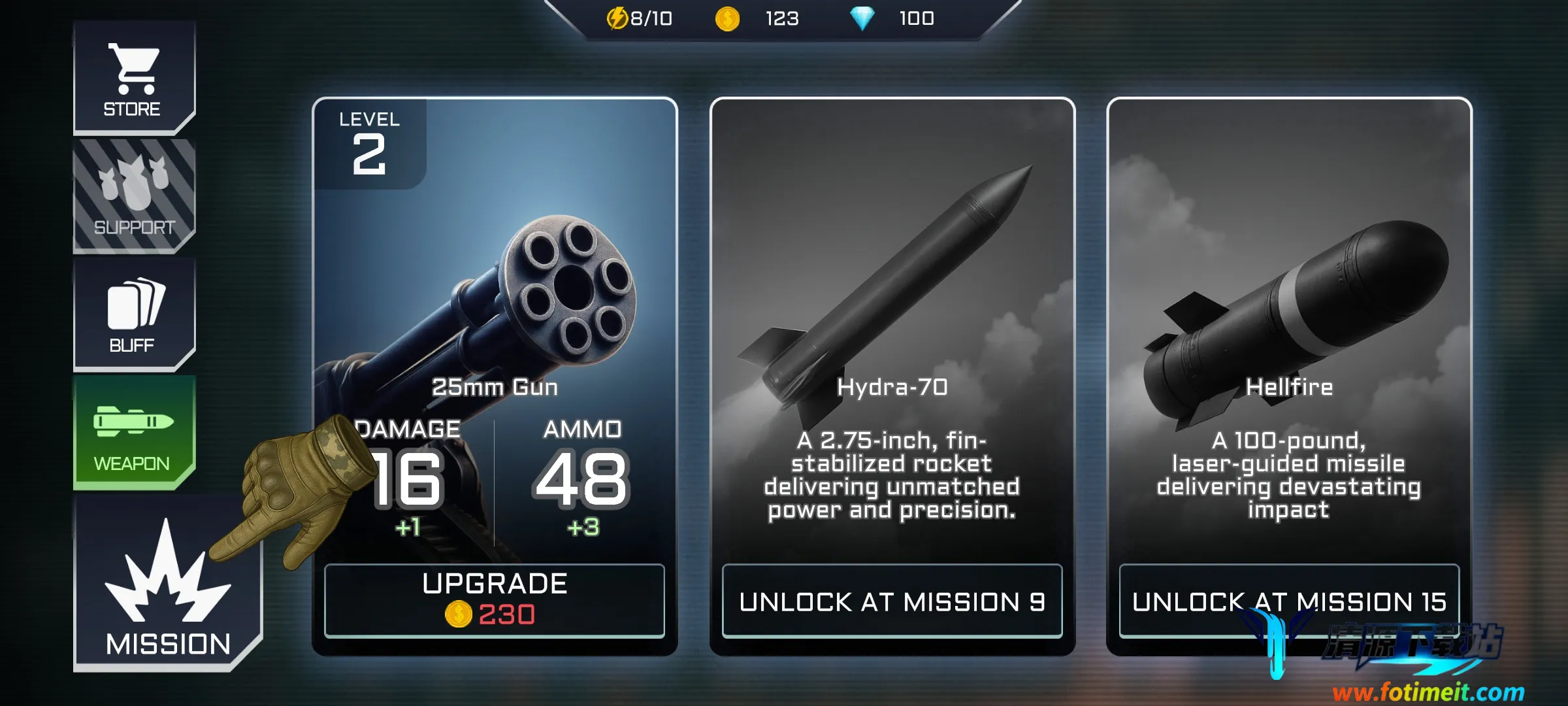Click the Unlock at Mission 9 button
The image size is (1568, 706).
point(892,601)
